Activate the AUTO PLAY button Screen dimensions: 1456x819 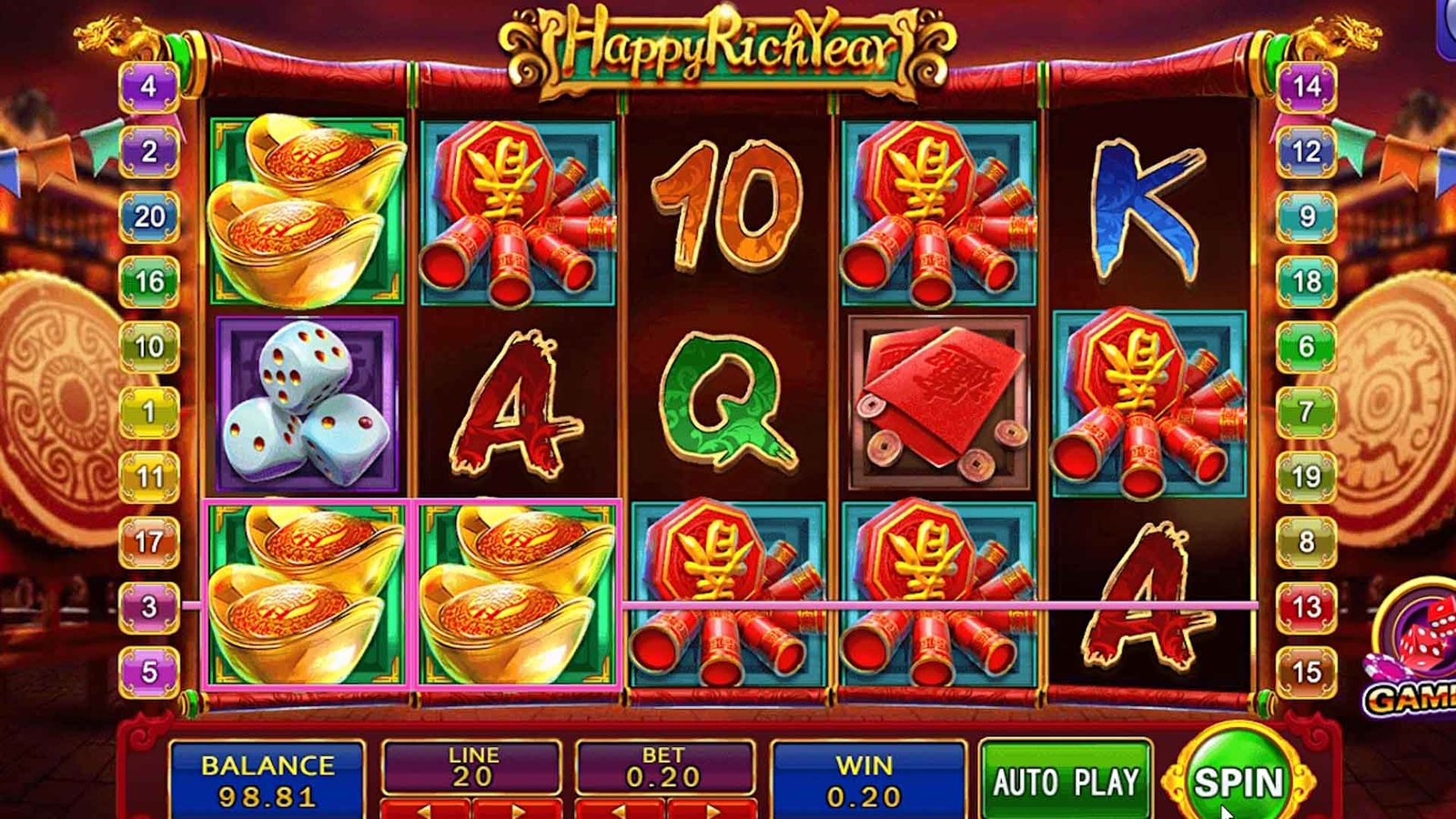point(1066,781)
